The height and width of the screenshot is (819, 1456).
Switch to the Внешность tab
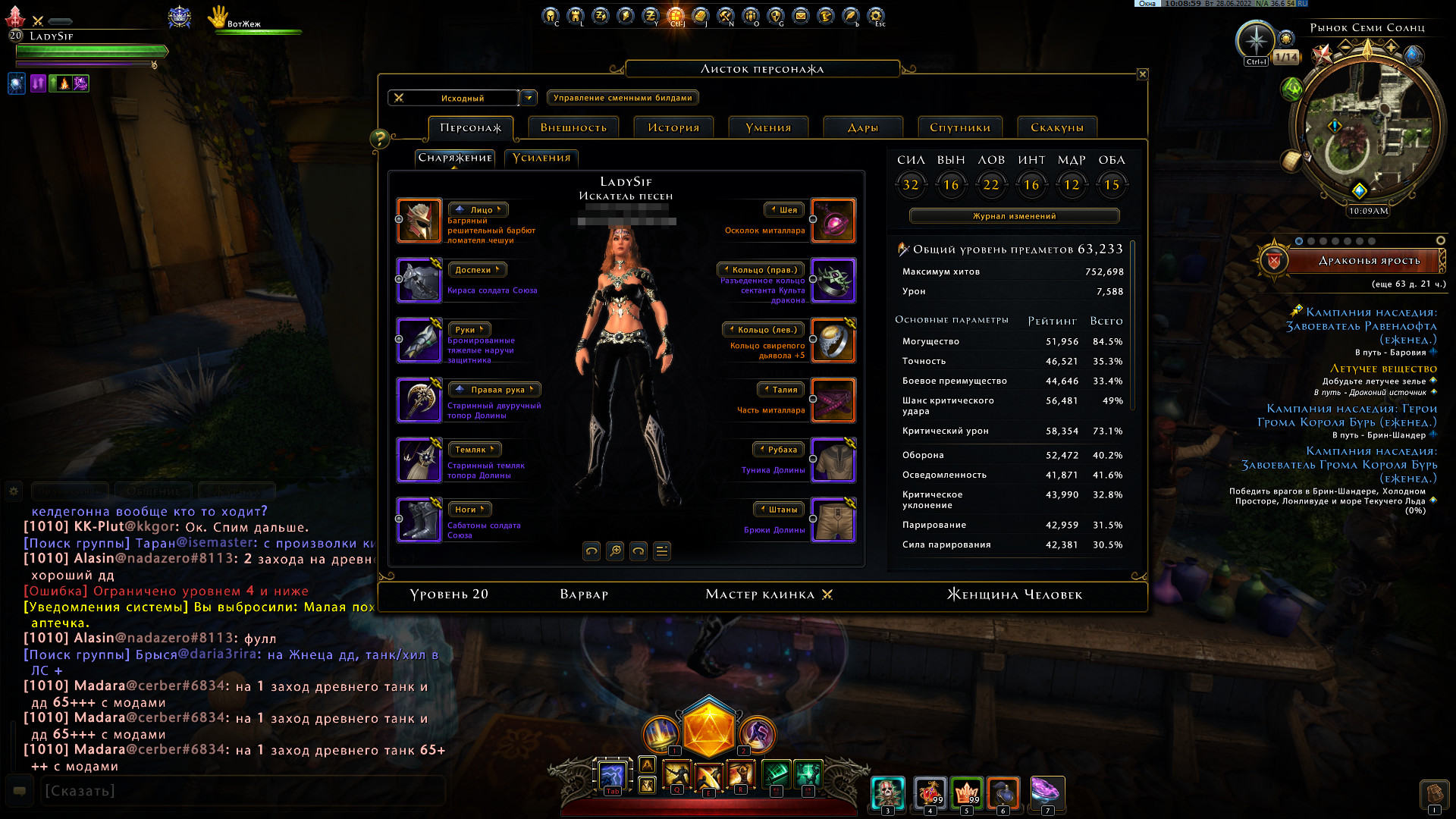coord(573,127)
